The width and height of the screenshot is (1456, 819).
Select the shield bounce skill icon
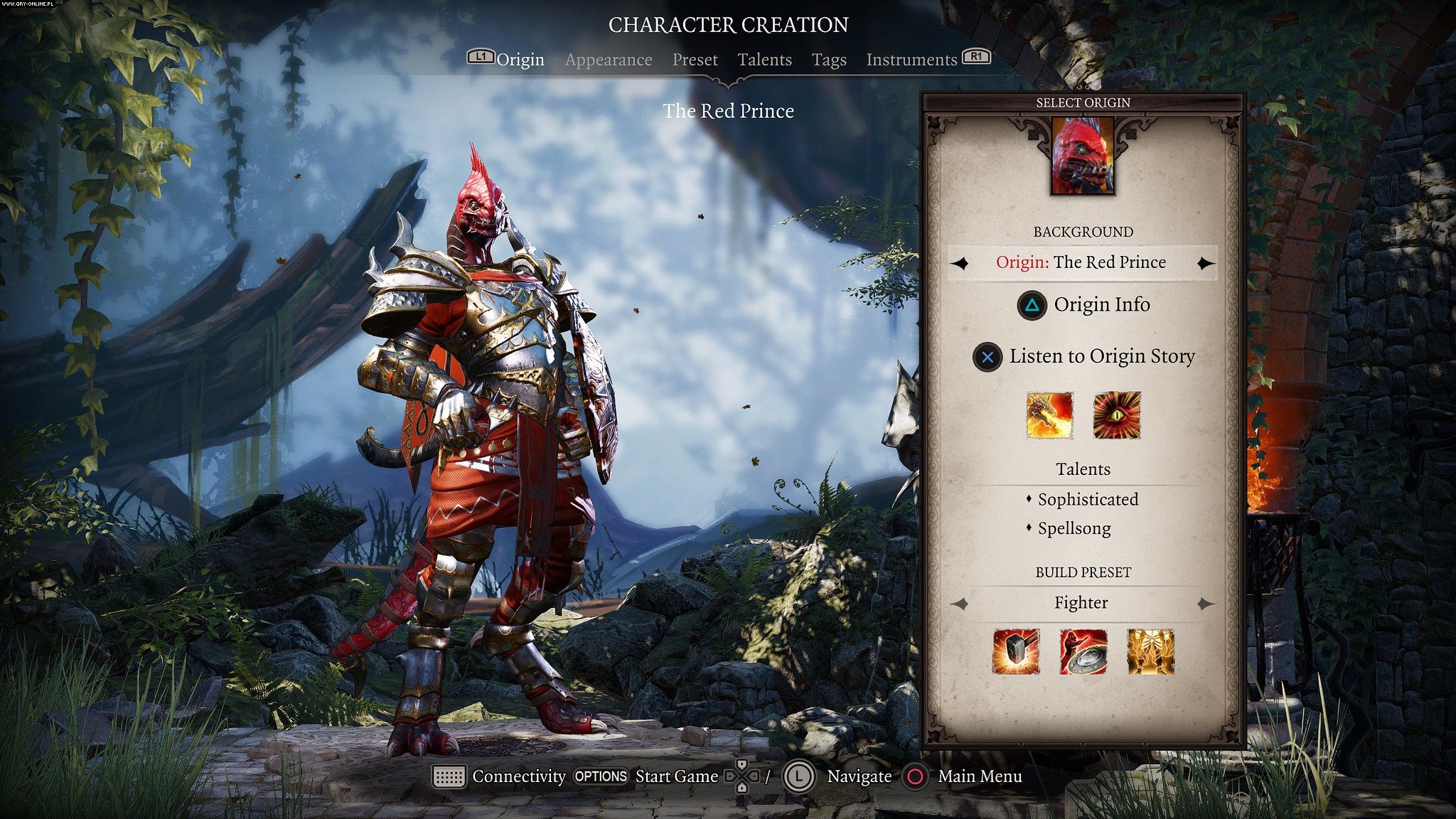point(1083,651)
